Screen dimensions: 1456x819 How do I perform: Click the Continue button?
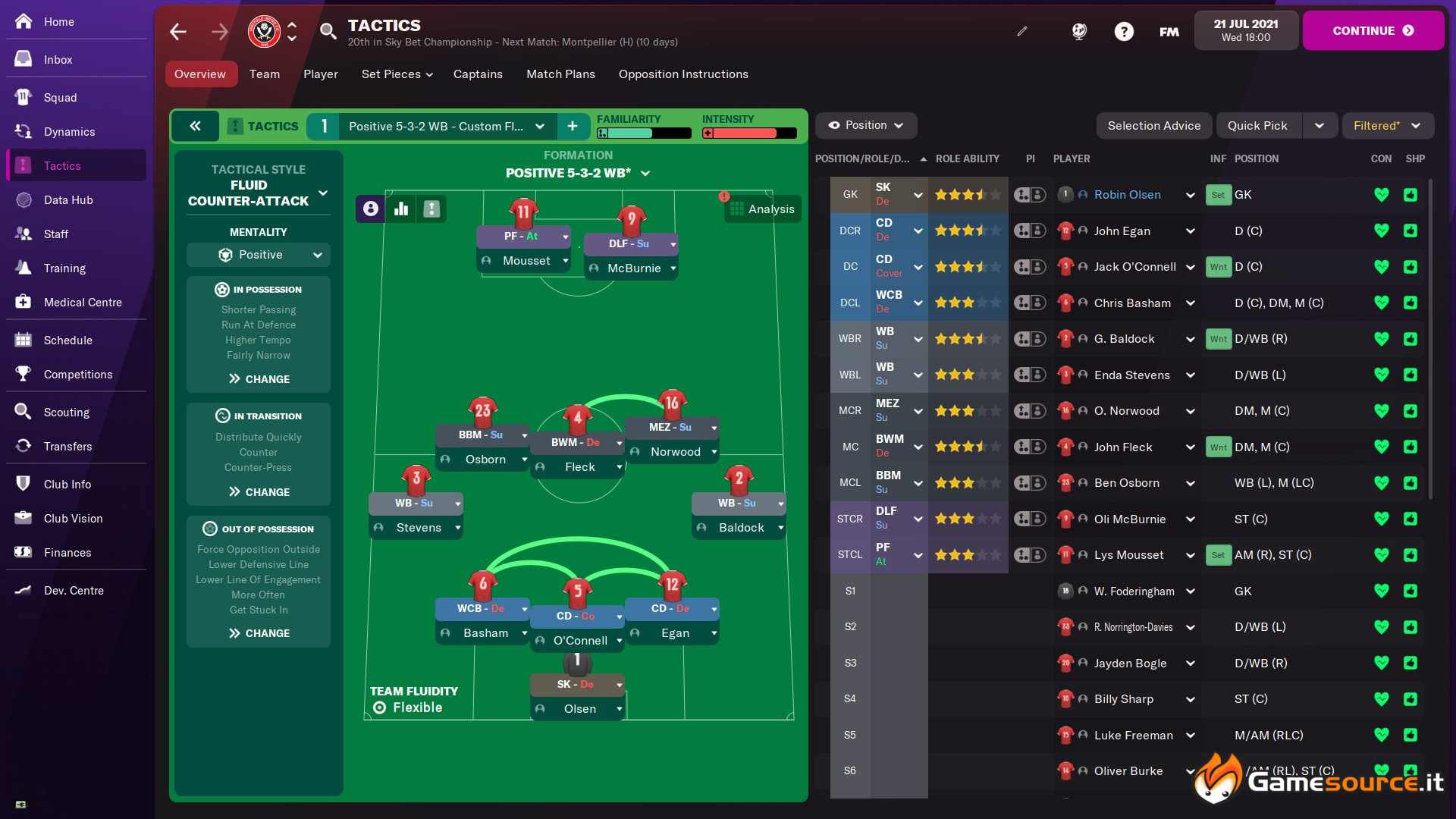[1373, 30]
